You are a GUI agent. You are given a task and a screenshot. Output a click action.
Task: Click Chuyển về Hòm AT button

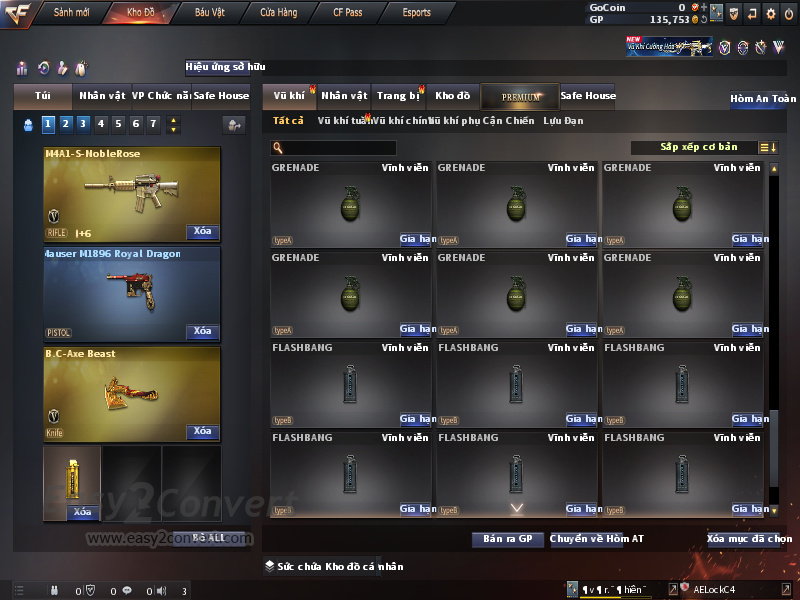coord(597,539)
